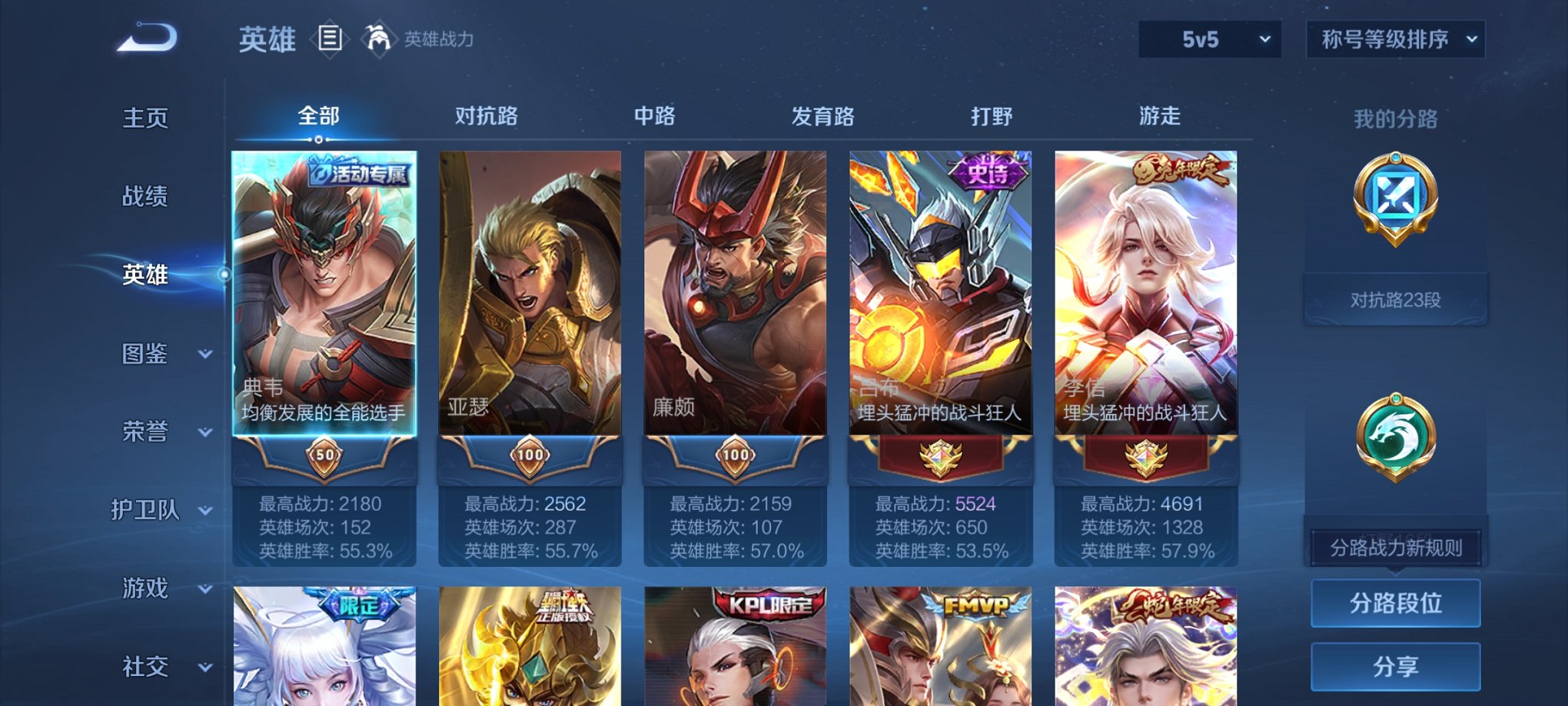The width and height of the screenshot is (1568, 706).
Task: Open the hero list icon beside 英雄 title
Action: 330,39
